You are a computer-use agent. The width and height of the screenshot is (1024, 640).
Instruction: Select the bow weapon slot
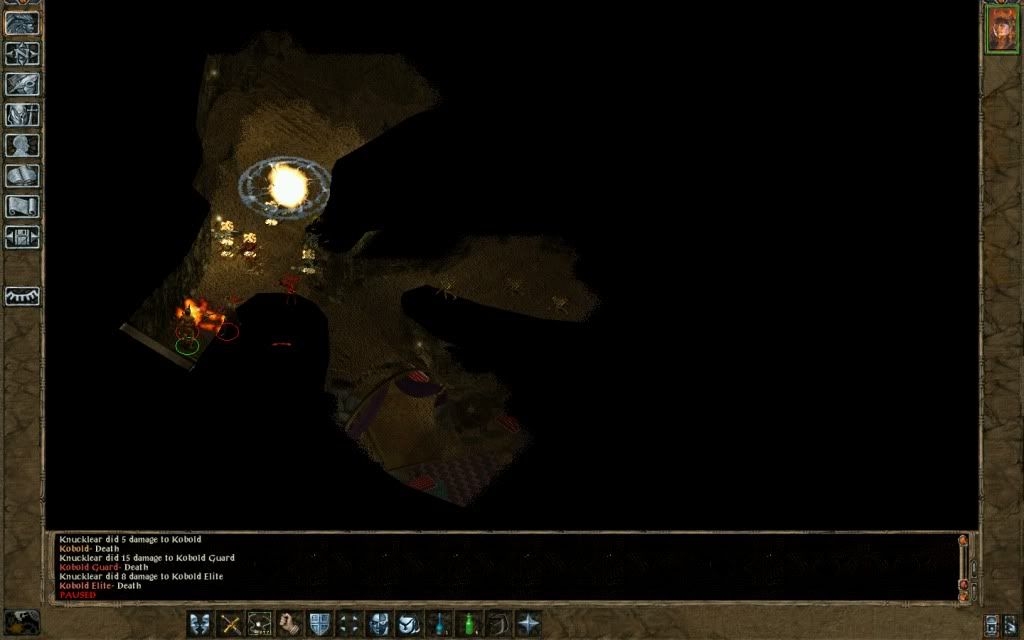(x=498, y=624)
